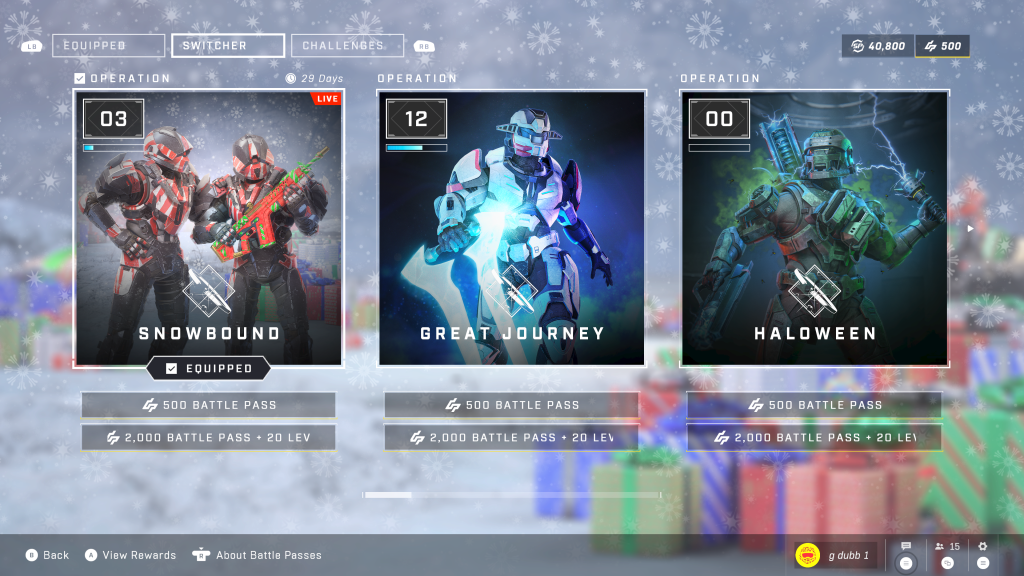Open the chat speech bubble icon
The image size is (1024, 576).
tap(906, 554)
